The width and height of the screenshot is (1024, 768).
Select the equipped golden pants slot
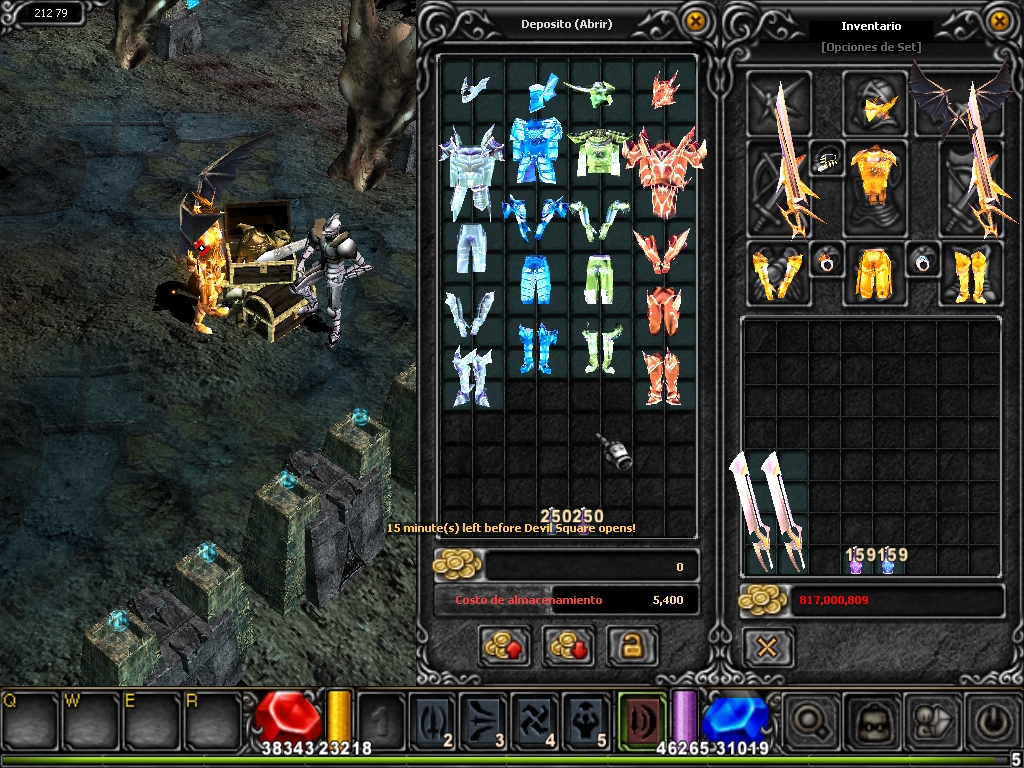[876, 272]
